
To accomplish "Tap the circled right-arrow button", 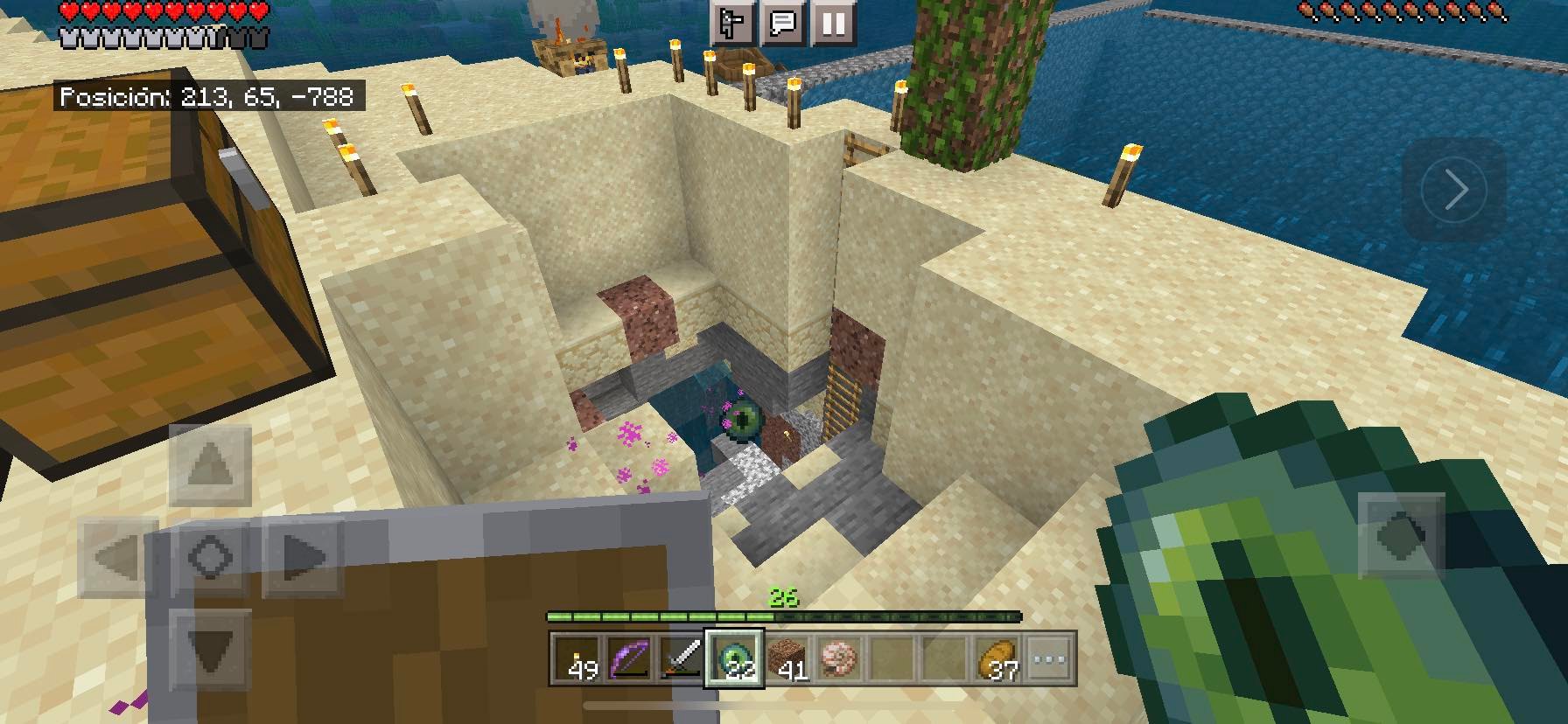I will [x=1454, y=190].
